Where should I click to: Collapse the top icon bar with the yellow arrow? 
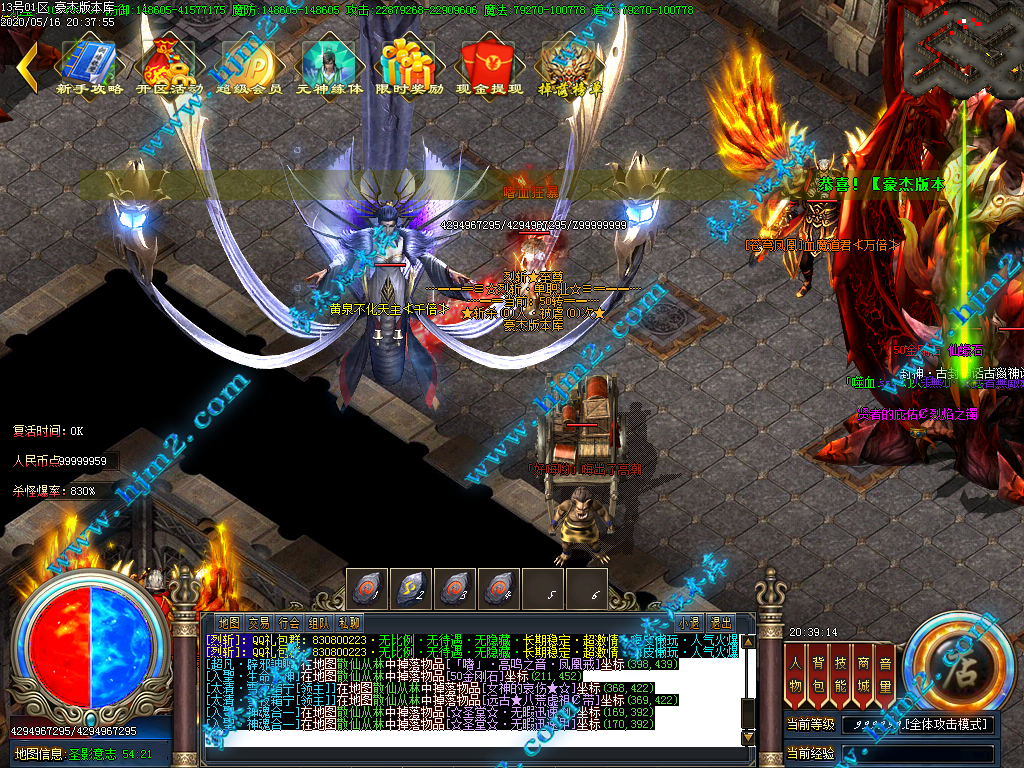[x=26, y=66]
